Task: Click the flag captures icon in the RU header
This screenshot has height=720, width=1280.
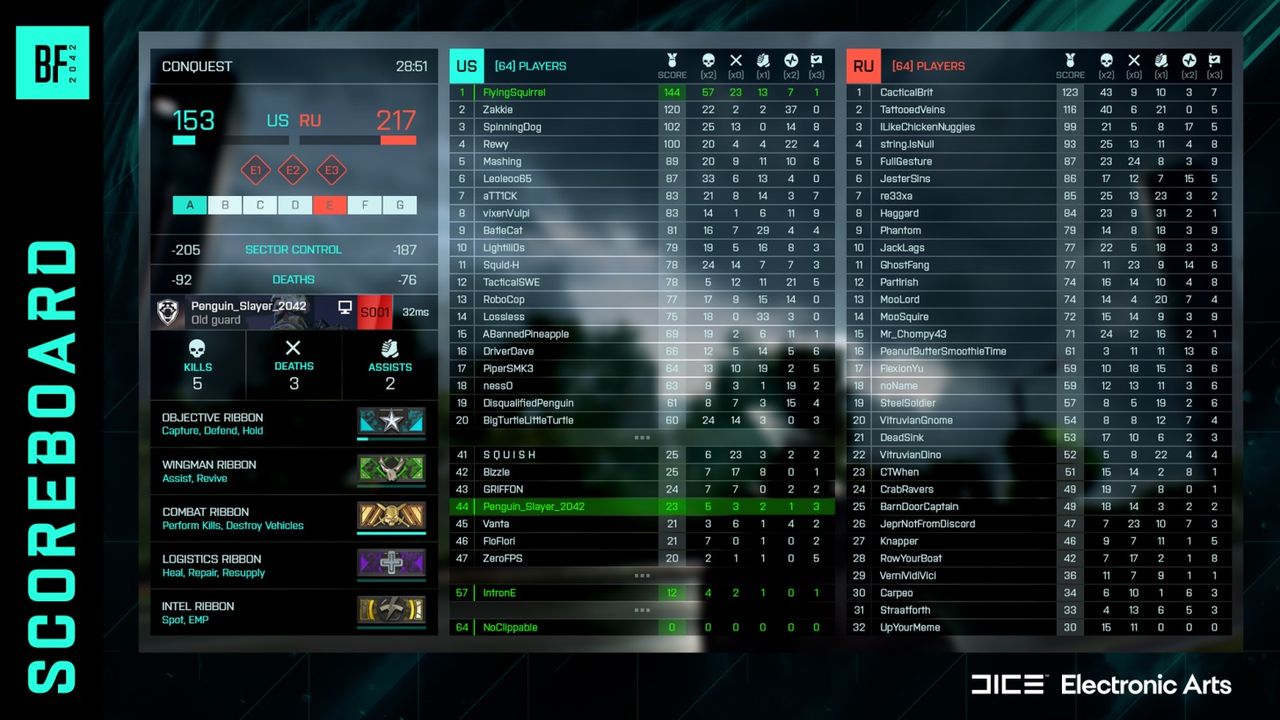Action: pos(1217,59)
